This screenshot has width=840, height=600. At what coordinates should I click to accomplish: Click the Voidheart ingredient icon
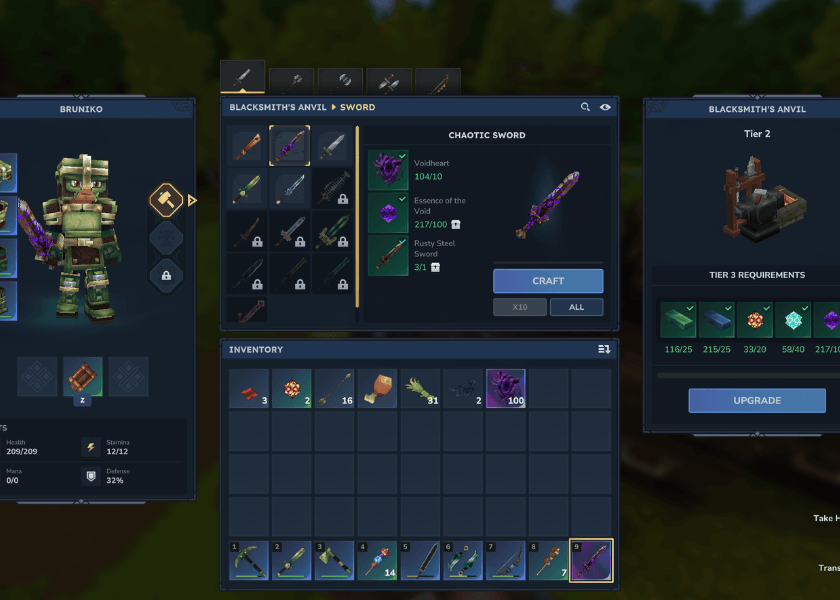pyautogui.click(x=388, y=169)
